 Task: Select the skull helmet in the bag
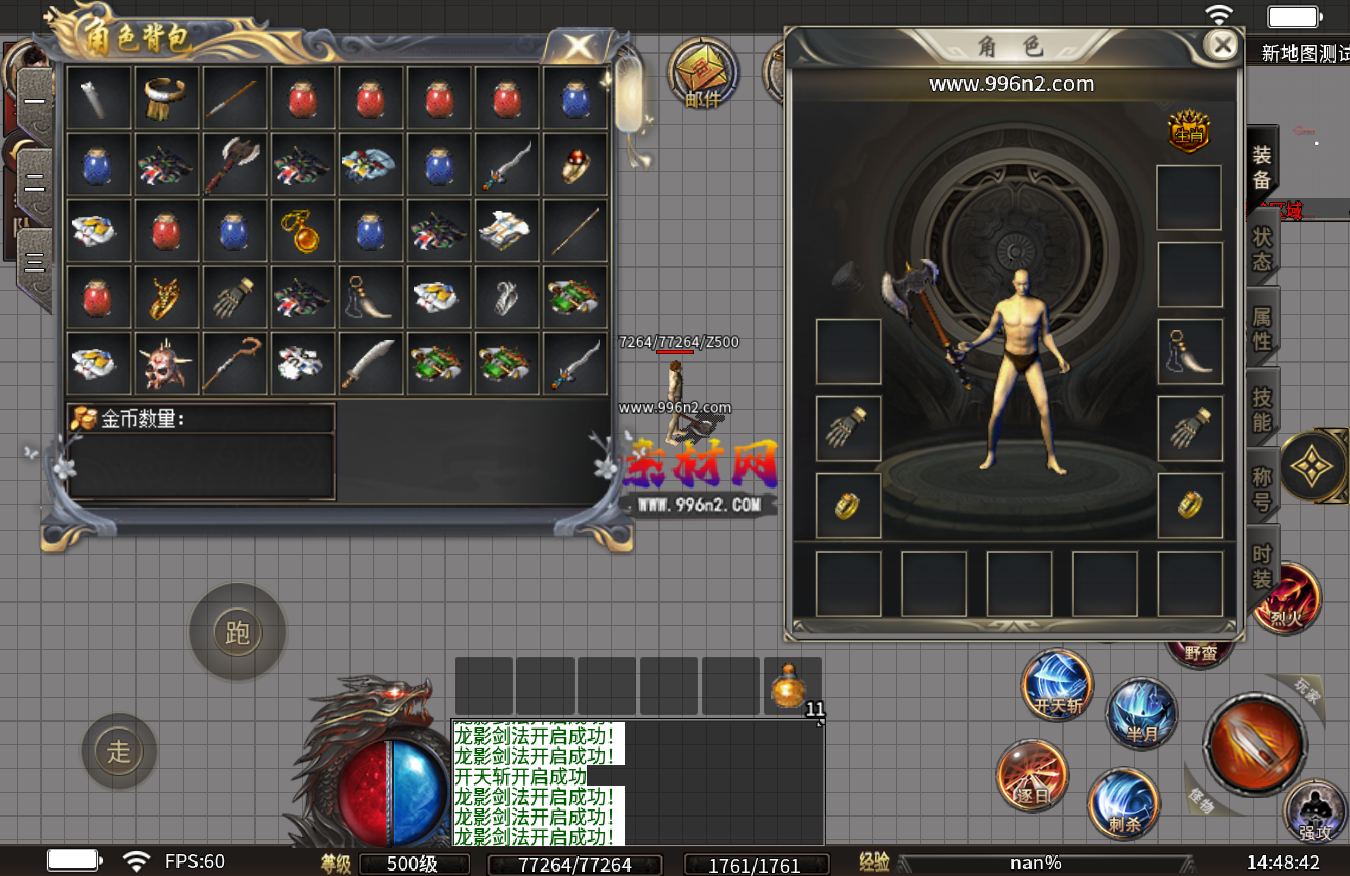166,364
